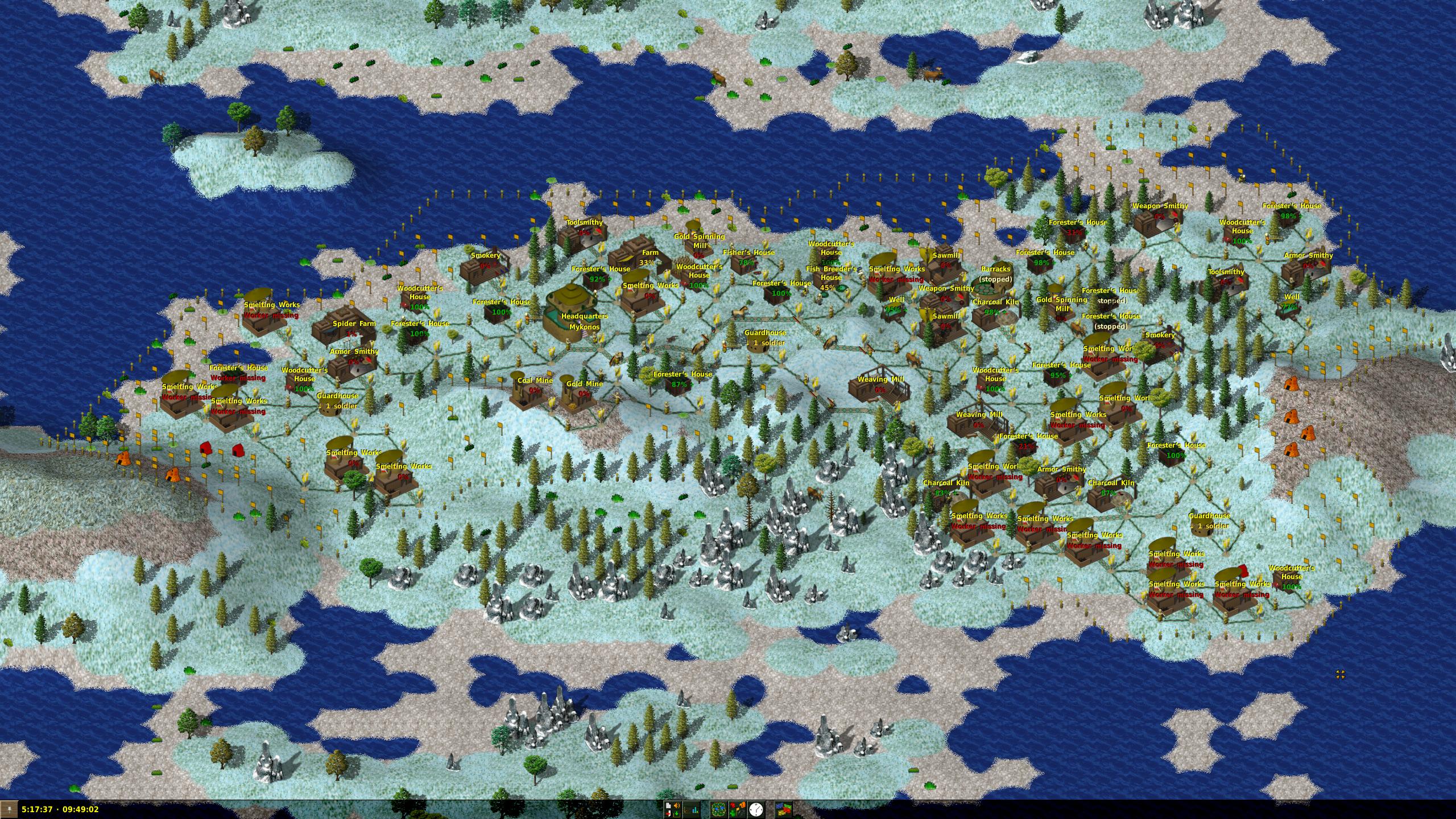Toggle the minimap from the toolbar
Image resolution: width=1456 pixels, height=819 pixels.
pos(718,809)
